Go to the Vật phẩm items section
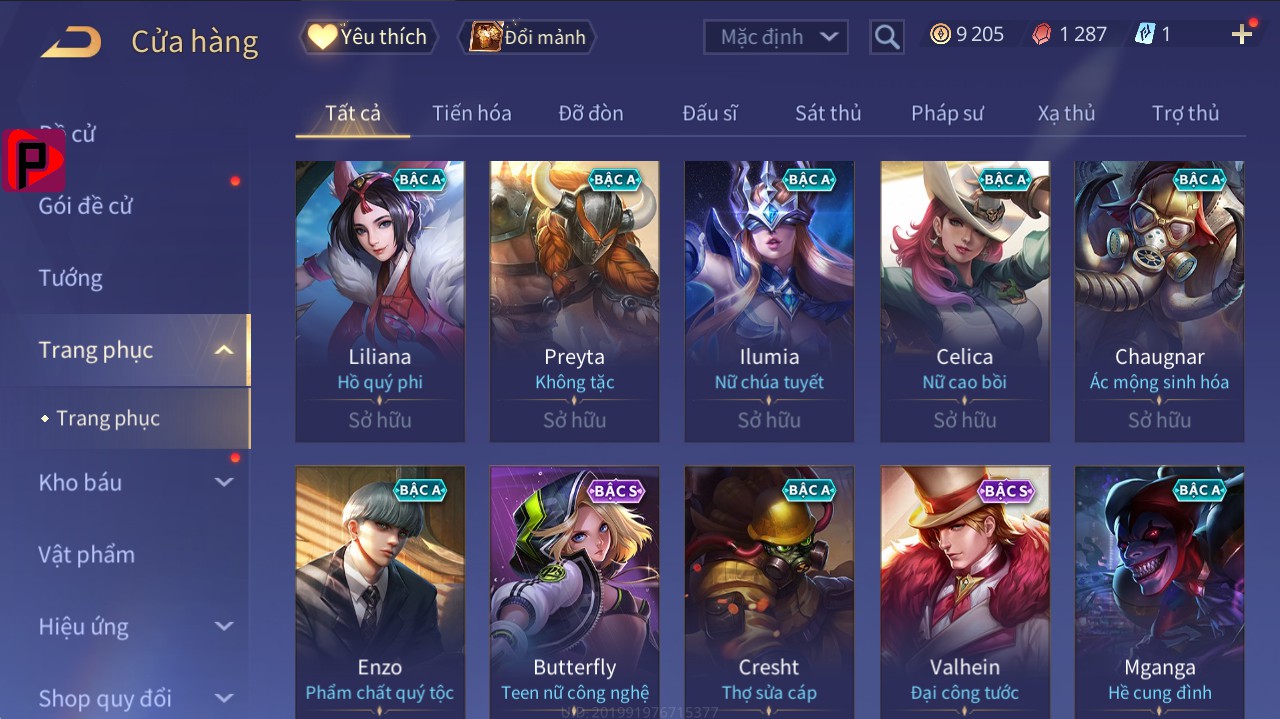The image size is (1280, 719). tap(86, 554)
